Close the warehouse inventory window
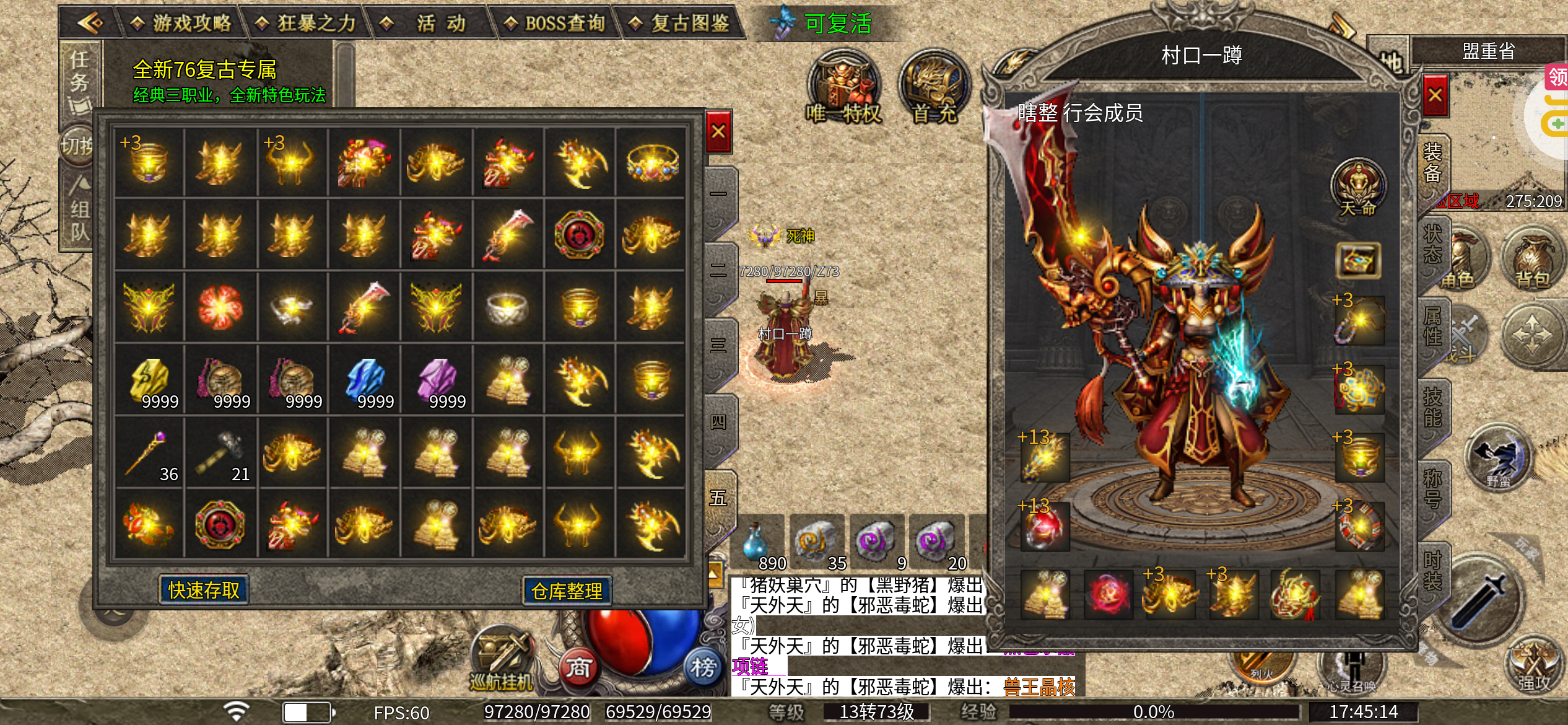The width and height of the screenshot is (1568, 725). point(718,131)
